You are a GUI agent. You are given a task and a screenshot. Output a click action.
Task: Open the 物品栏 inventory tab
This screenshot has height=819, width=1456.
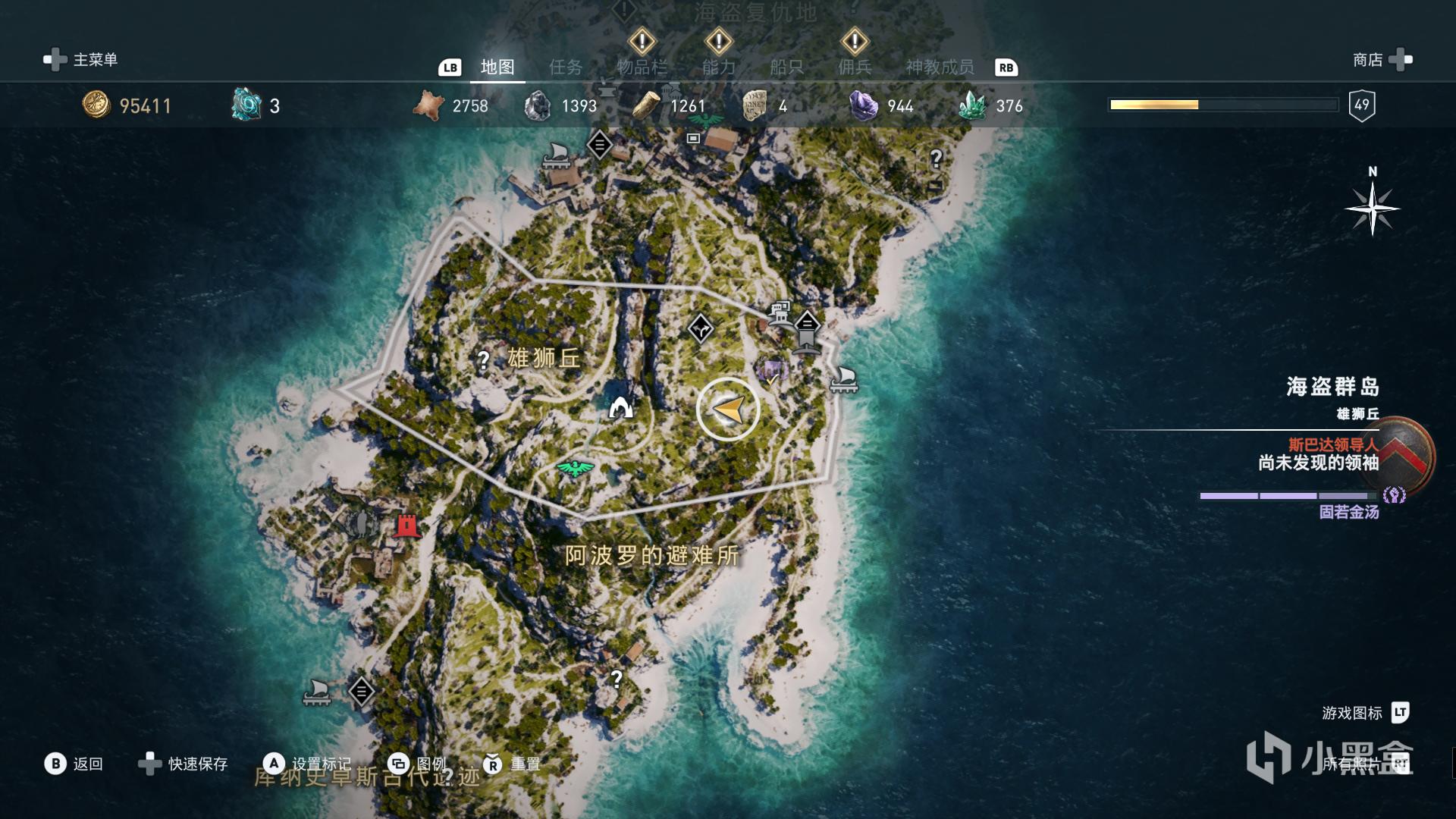(x=642, y=67)
